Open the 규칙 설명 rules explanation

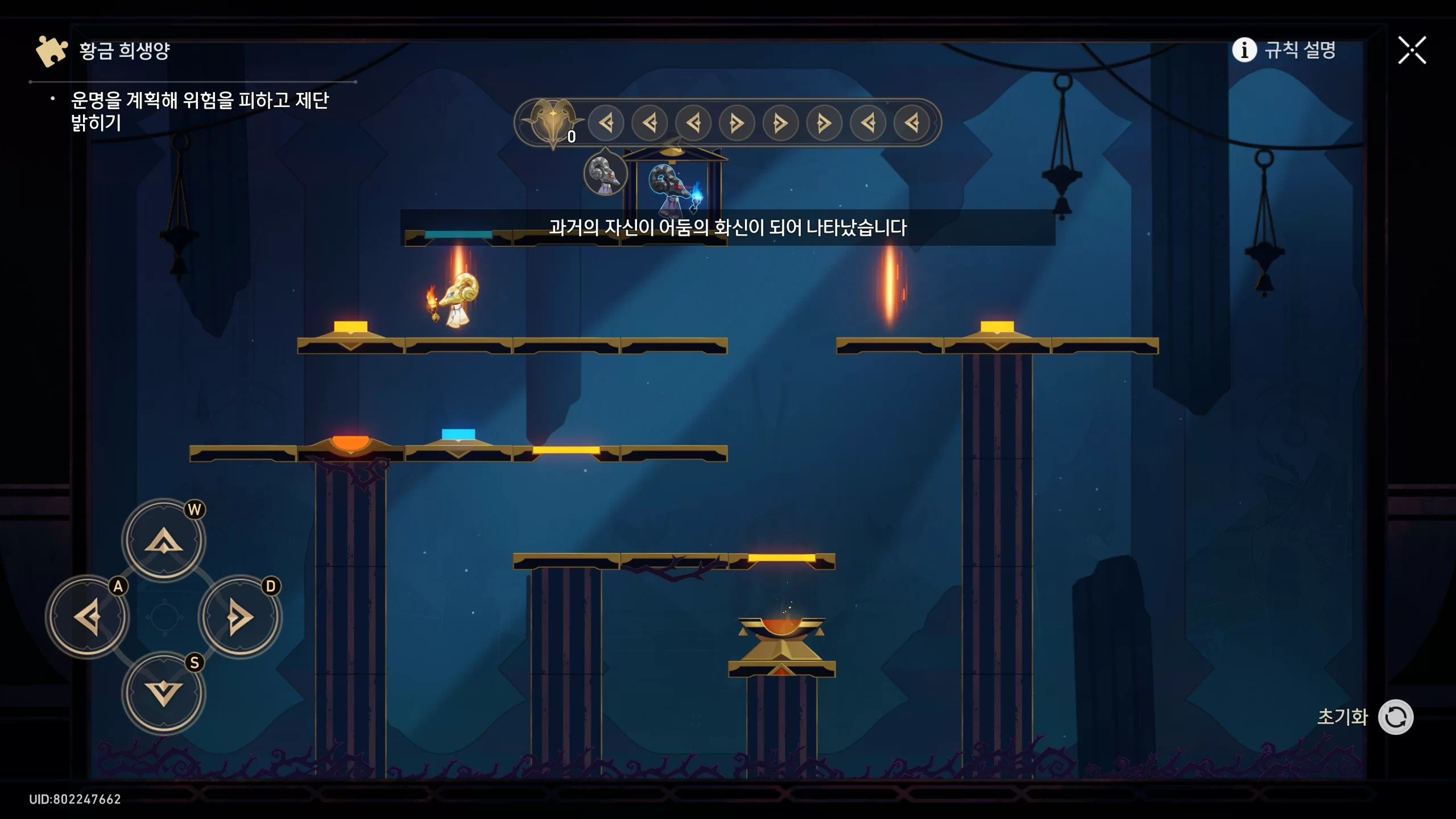click(x=1284, y=50)
